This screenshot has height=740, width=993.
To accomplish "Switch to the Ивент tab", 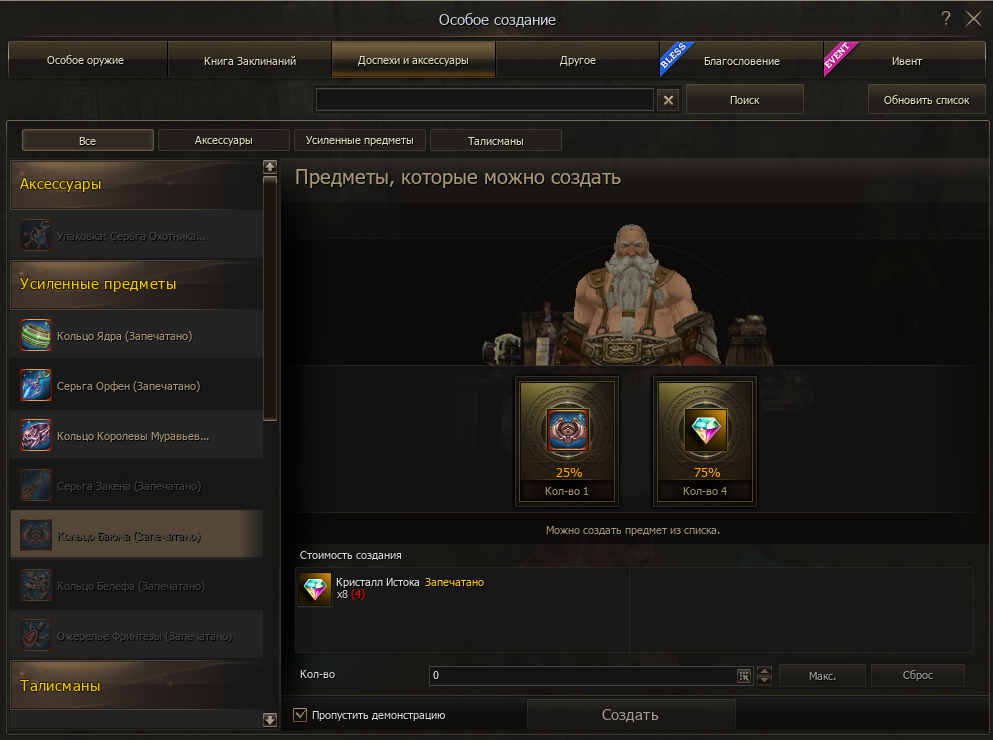I will [x=906, y=61].
